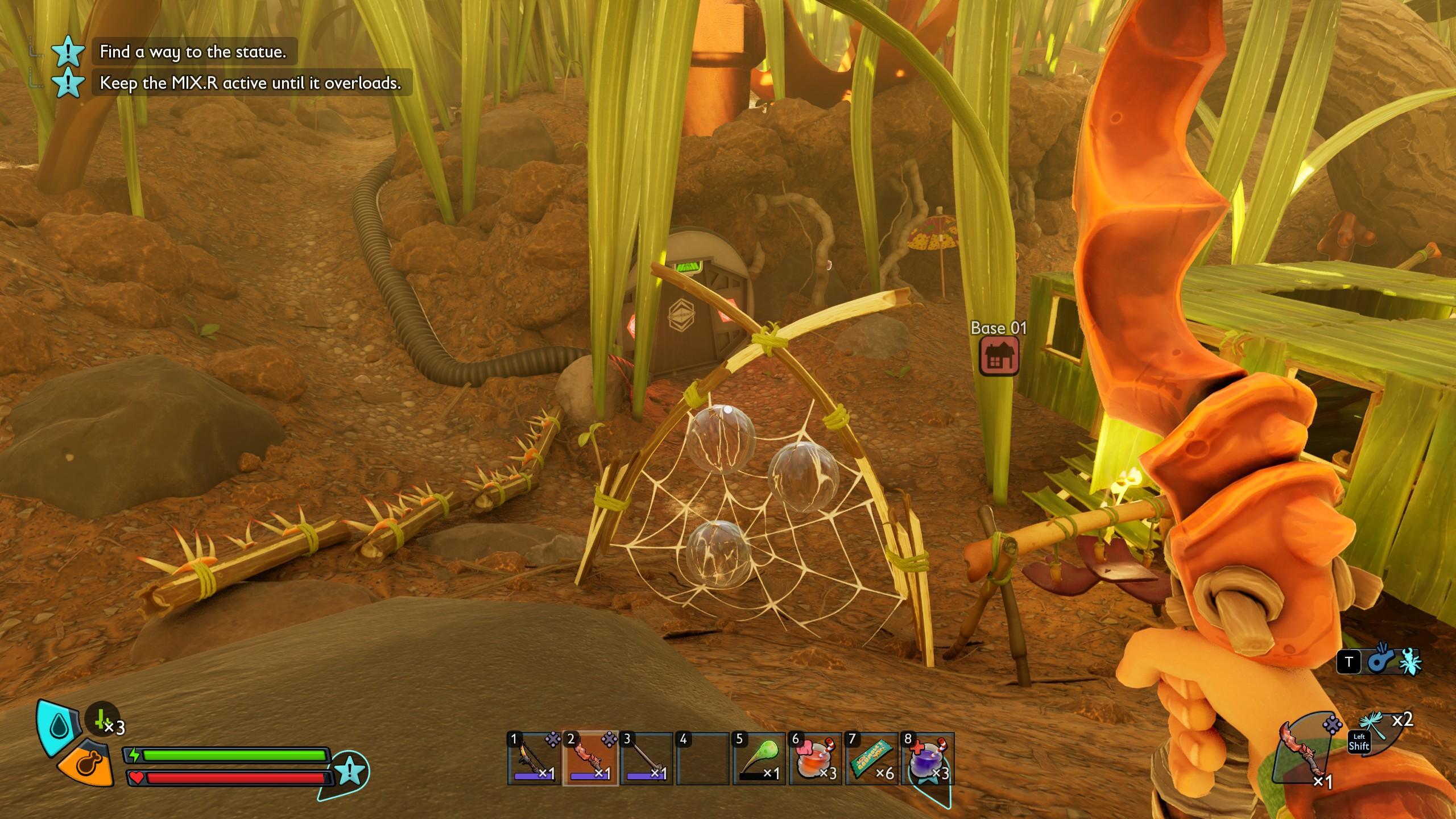Equip the spear in hotbar slot 3
This screenshot has width=1456, height=819.
pos(646,759)
